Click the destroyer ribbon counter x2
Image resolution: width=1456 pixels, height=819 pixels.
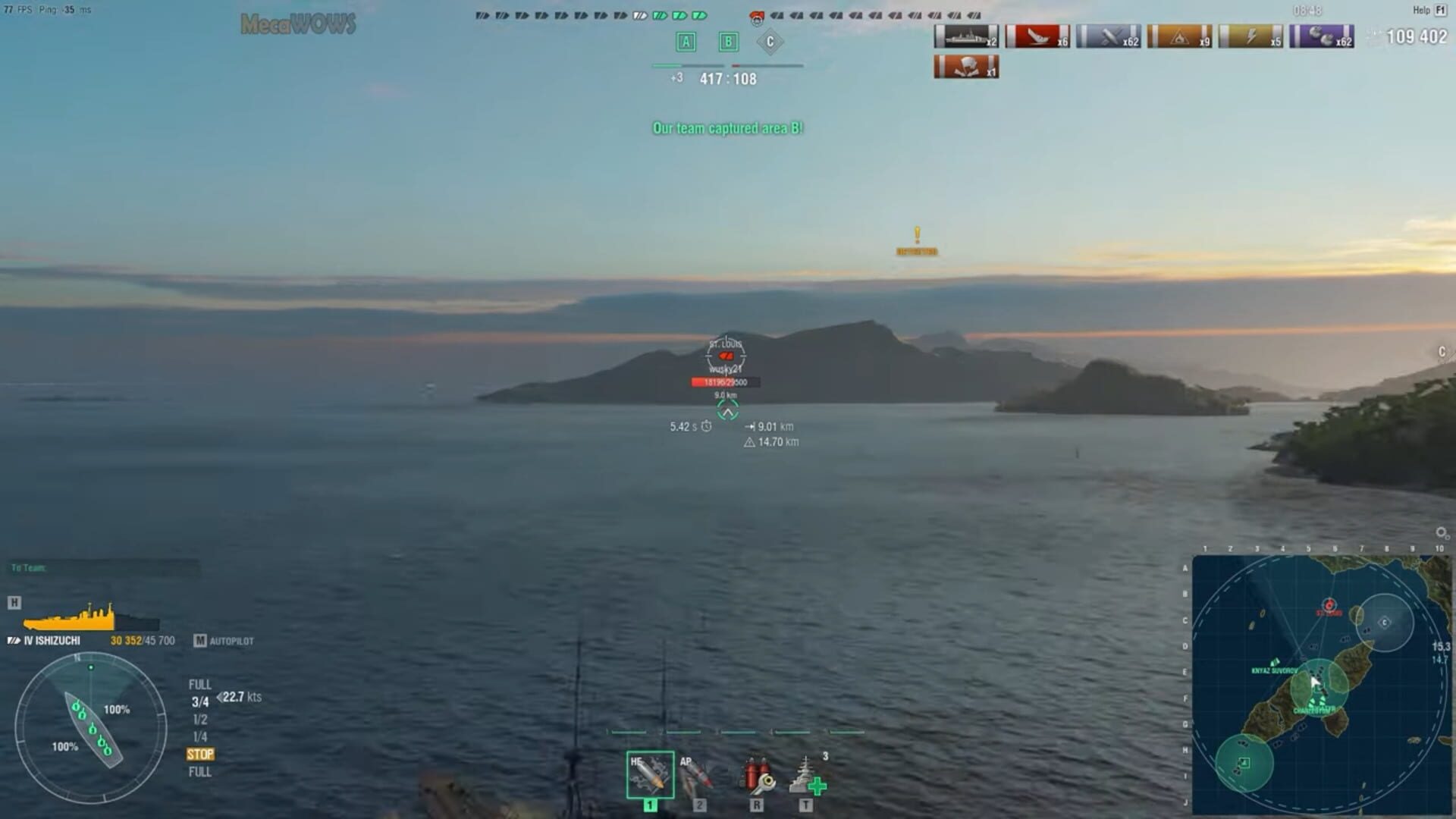pyautogui.click(x=967, y=34)
